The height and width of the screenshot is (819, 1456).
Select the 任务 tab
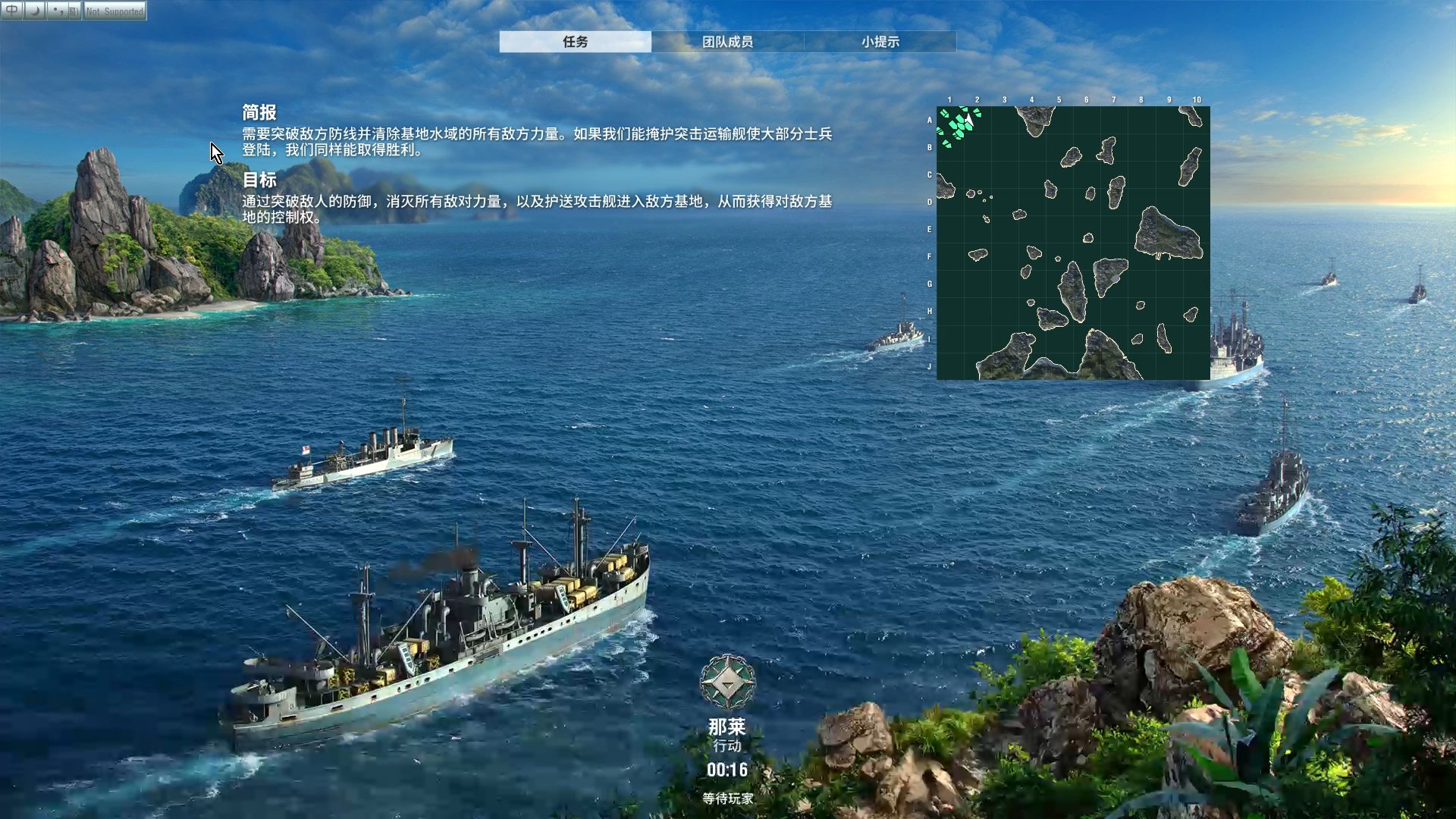pos(575,42)
